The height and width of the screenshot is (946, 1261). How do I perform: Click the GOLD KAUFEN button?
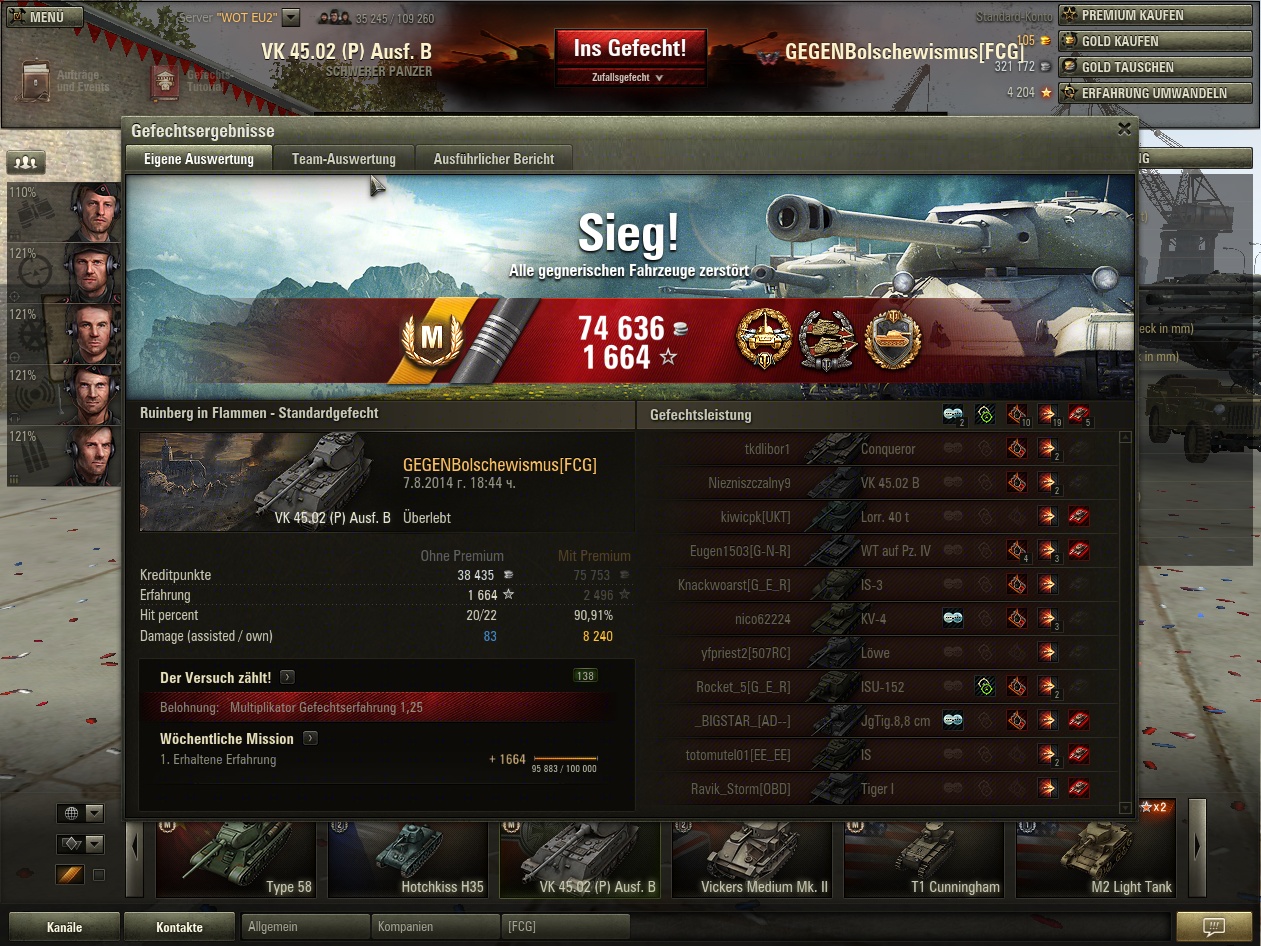(x=1156, y=41)
